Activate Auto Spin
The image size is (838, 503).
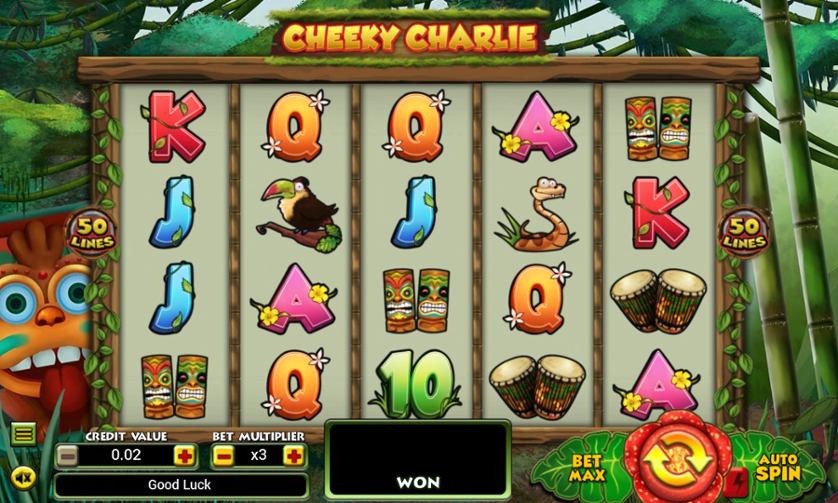pyautogui.click(x=775, y=467)
